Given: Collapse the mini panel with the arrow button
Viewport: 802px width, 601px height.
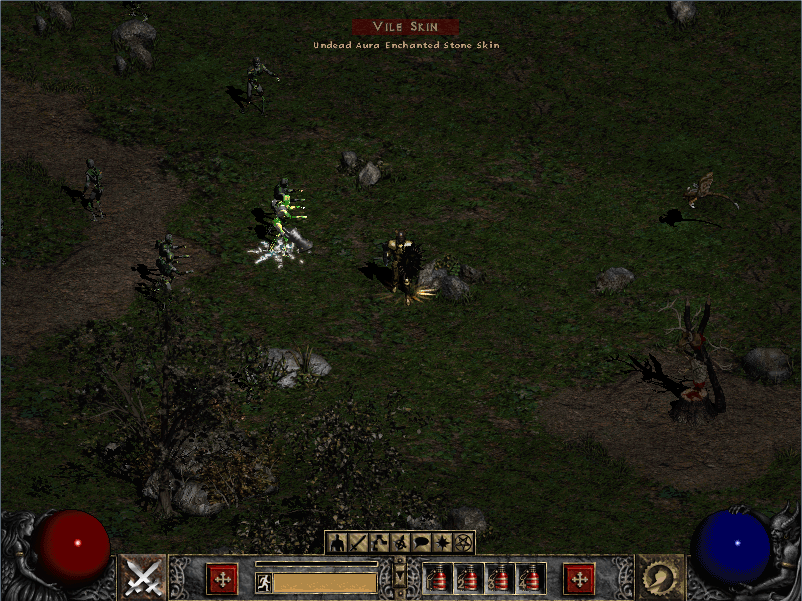Looking at the screenshot, I should (x=400, y=578).
